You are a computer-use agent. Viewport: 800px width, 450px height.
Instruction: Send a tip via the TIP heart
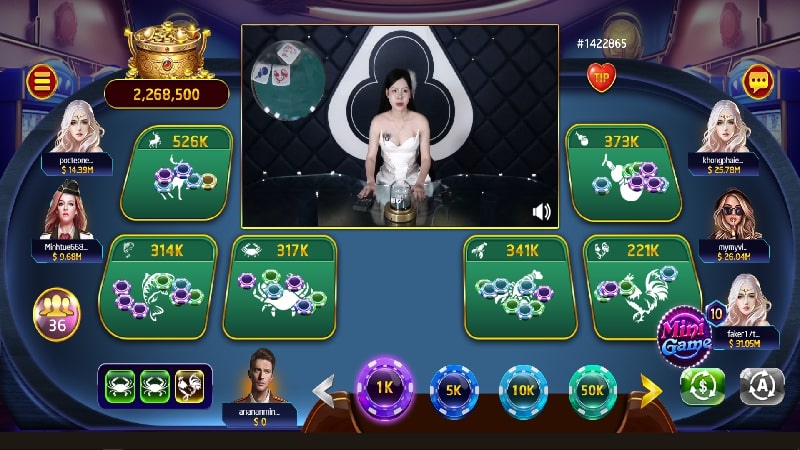point(601,77)
